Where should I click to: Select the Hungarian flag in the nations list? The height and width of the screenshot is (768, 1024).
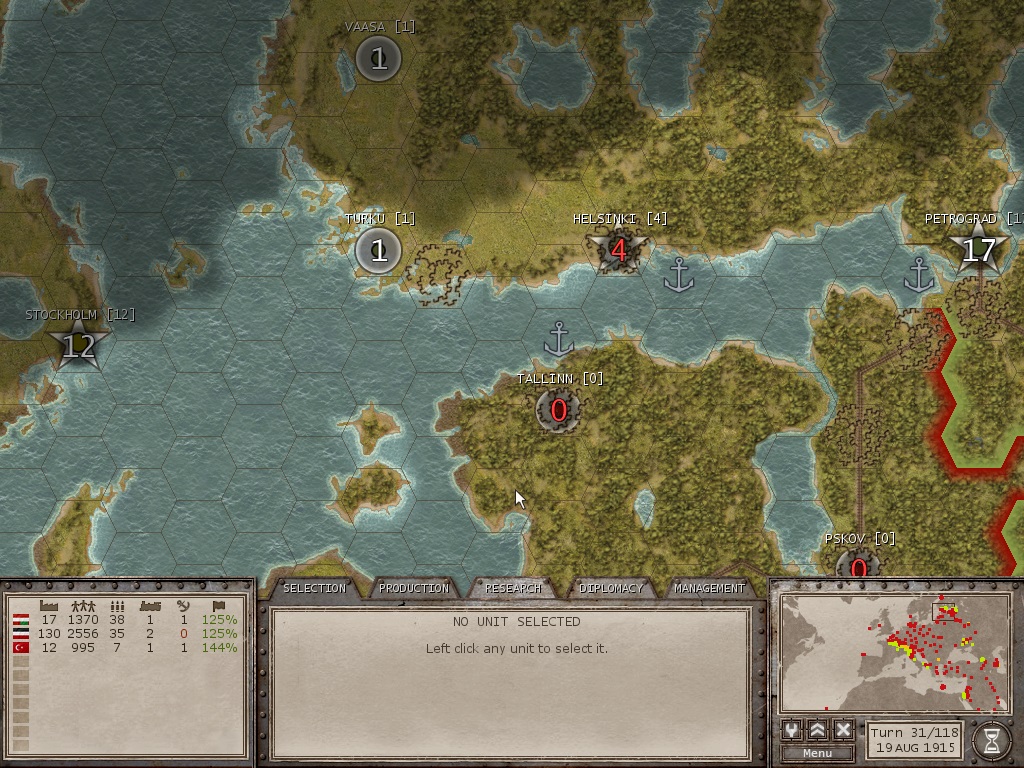20,620
